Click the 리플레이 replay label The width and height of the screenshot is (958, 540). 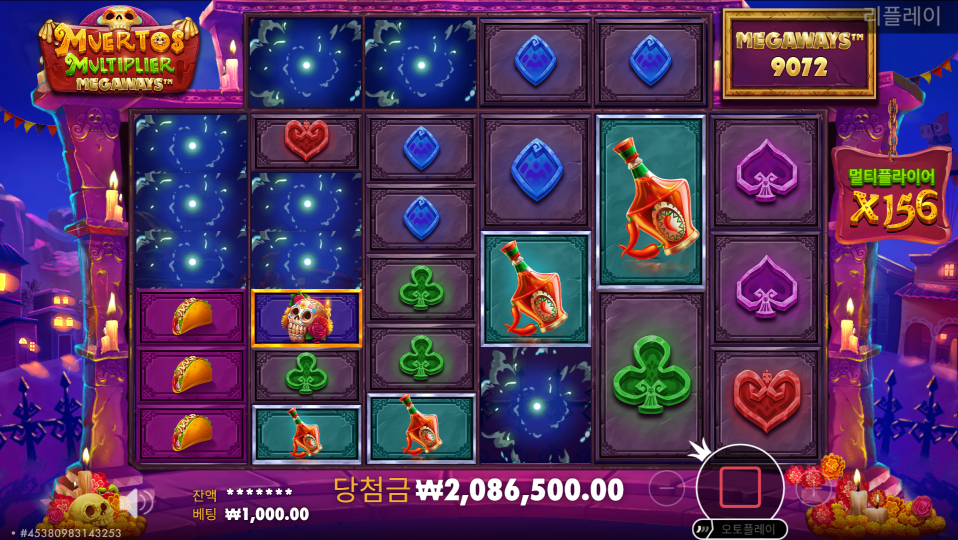tap(903, 16)
